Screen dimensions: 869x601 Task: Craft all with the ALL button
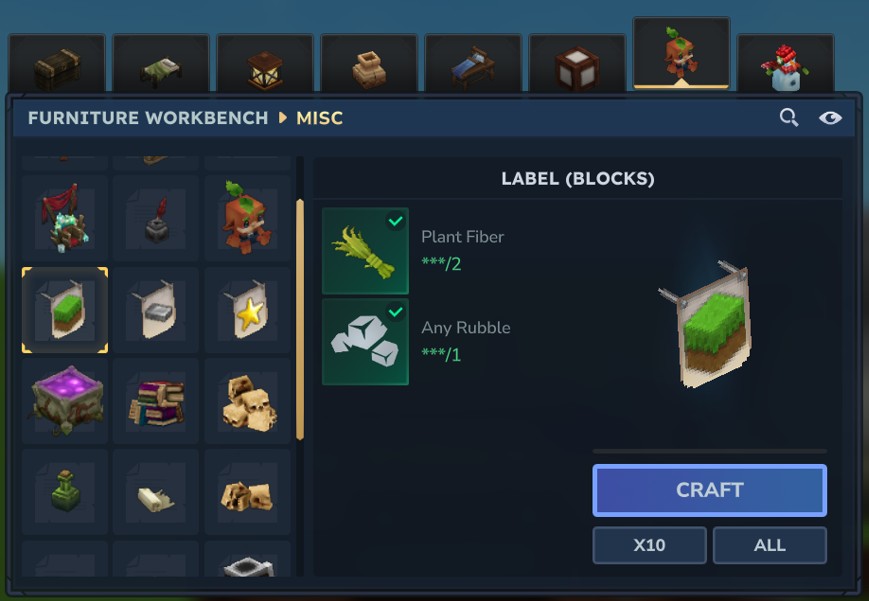[769, 545]
